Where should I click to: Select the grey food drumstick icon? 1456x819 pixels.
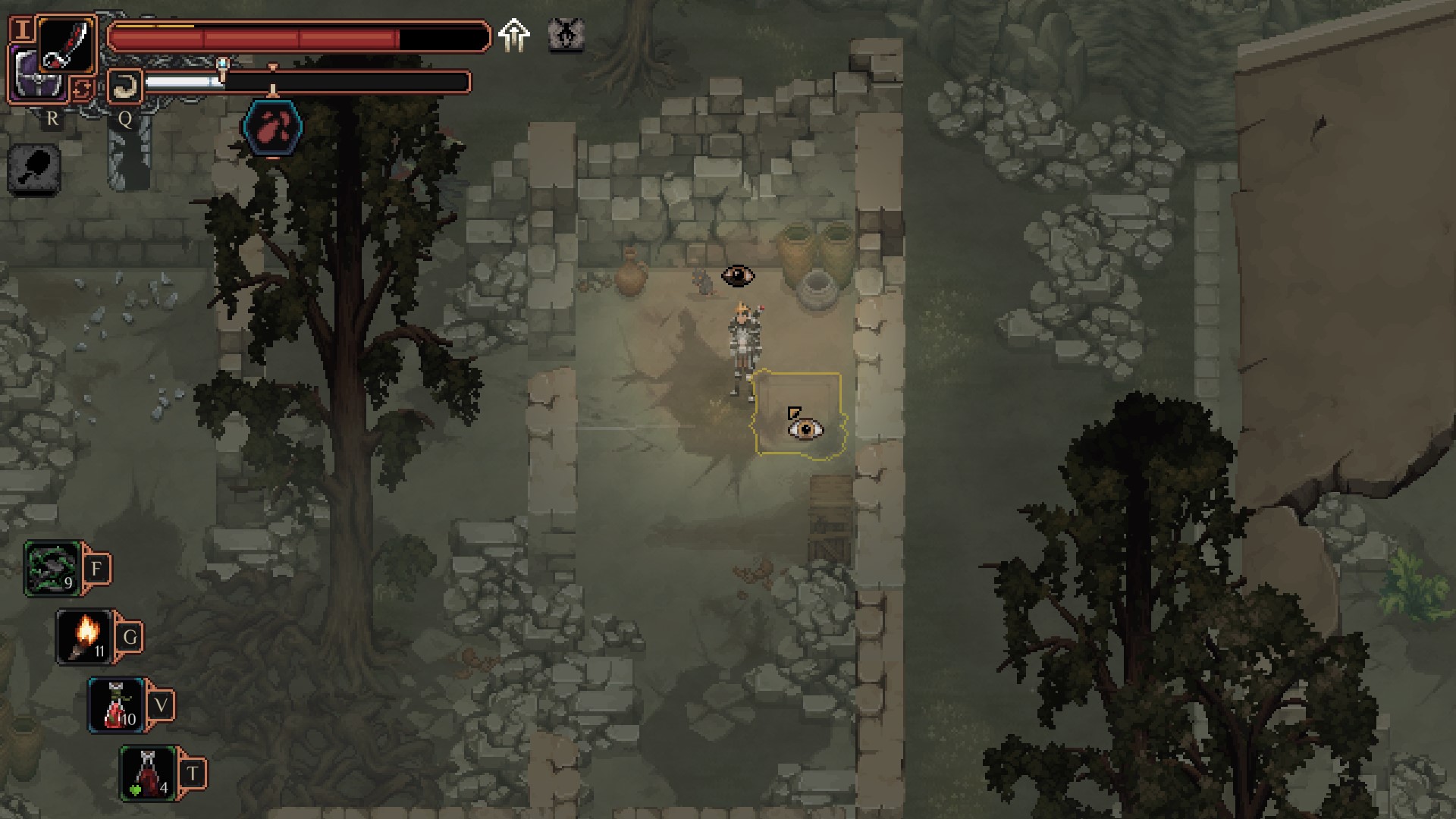[x=35, y=168]
